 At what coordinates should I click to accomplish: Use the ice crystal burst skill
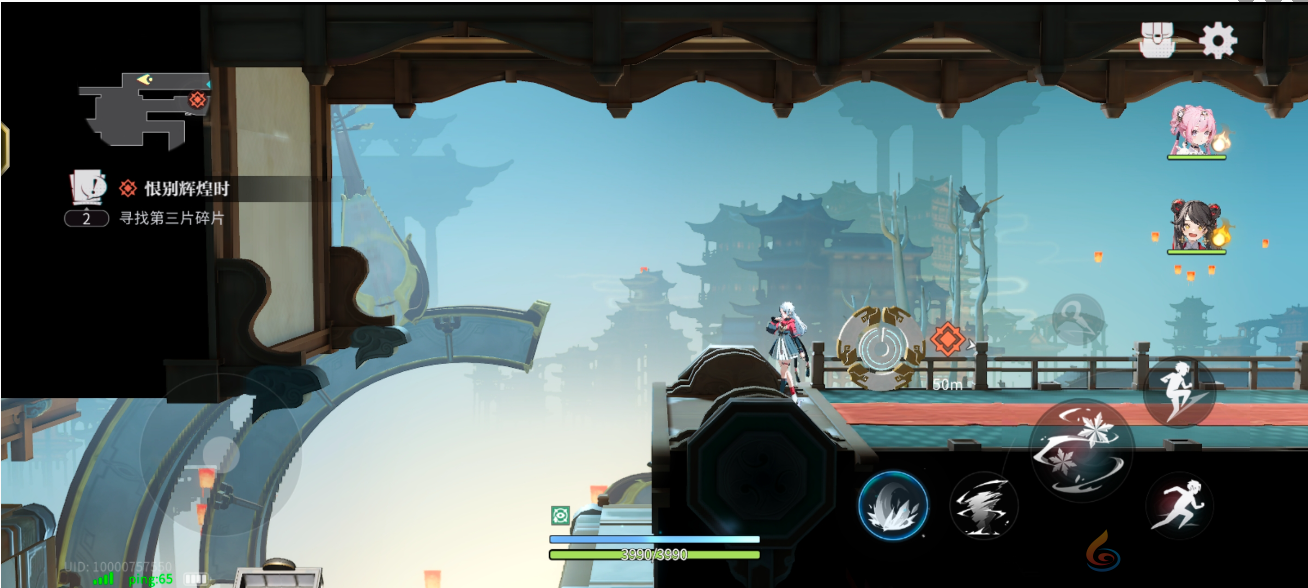pos(893,505)
